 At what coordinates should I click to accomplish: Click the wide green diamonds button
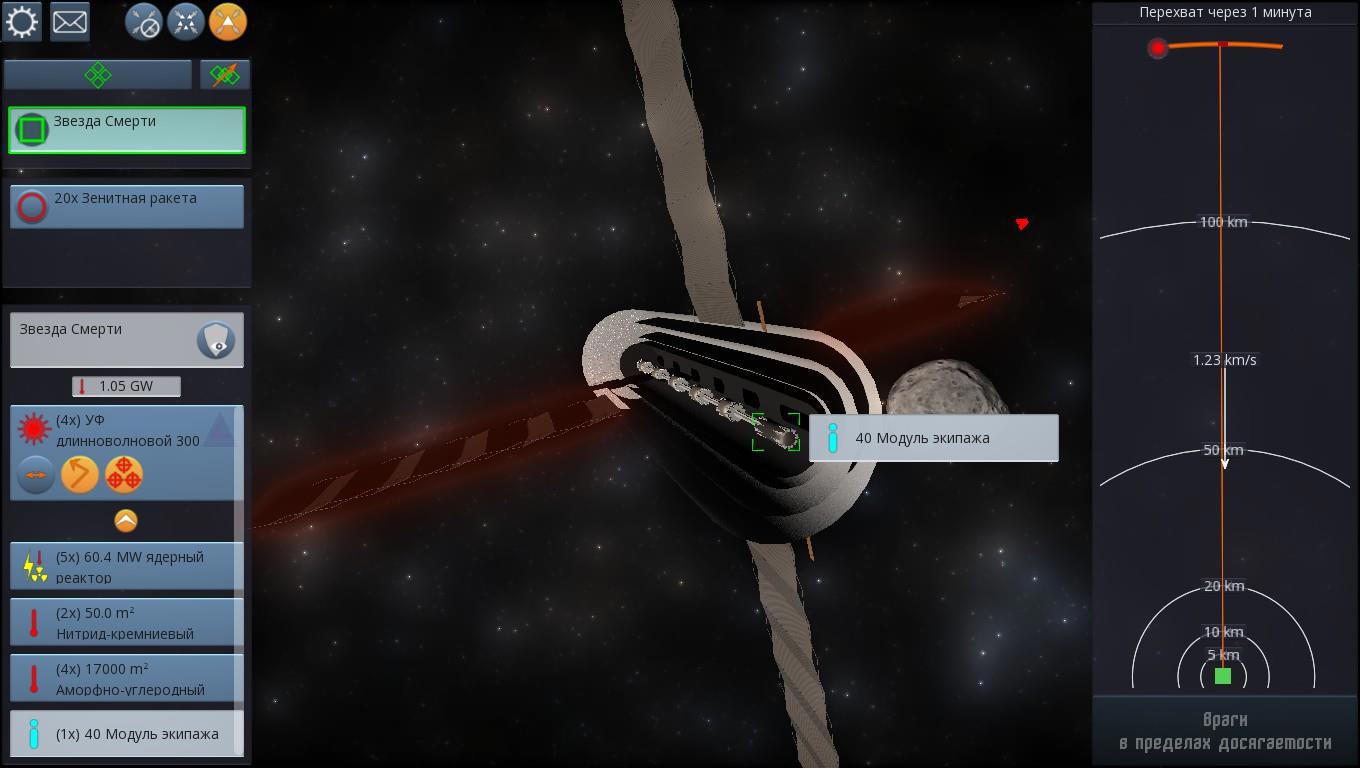pyautogui.click(x=98, y=75)
